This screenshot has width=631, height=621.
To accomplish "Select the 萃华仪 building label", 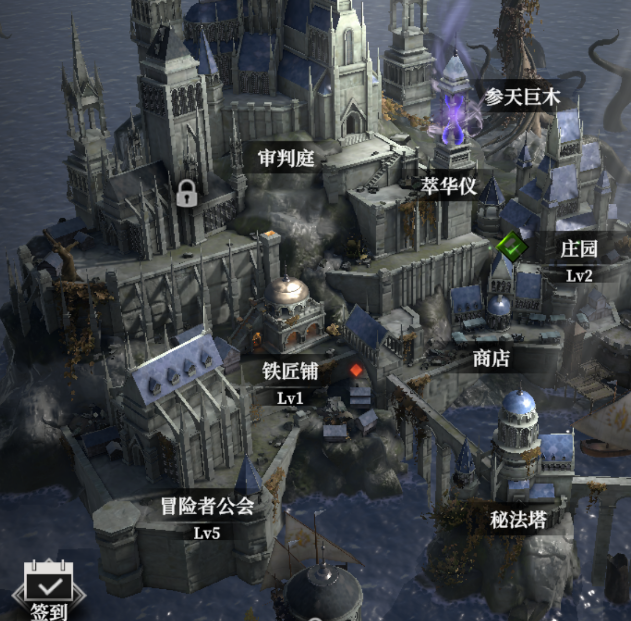I will [x=449, y=187].
